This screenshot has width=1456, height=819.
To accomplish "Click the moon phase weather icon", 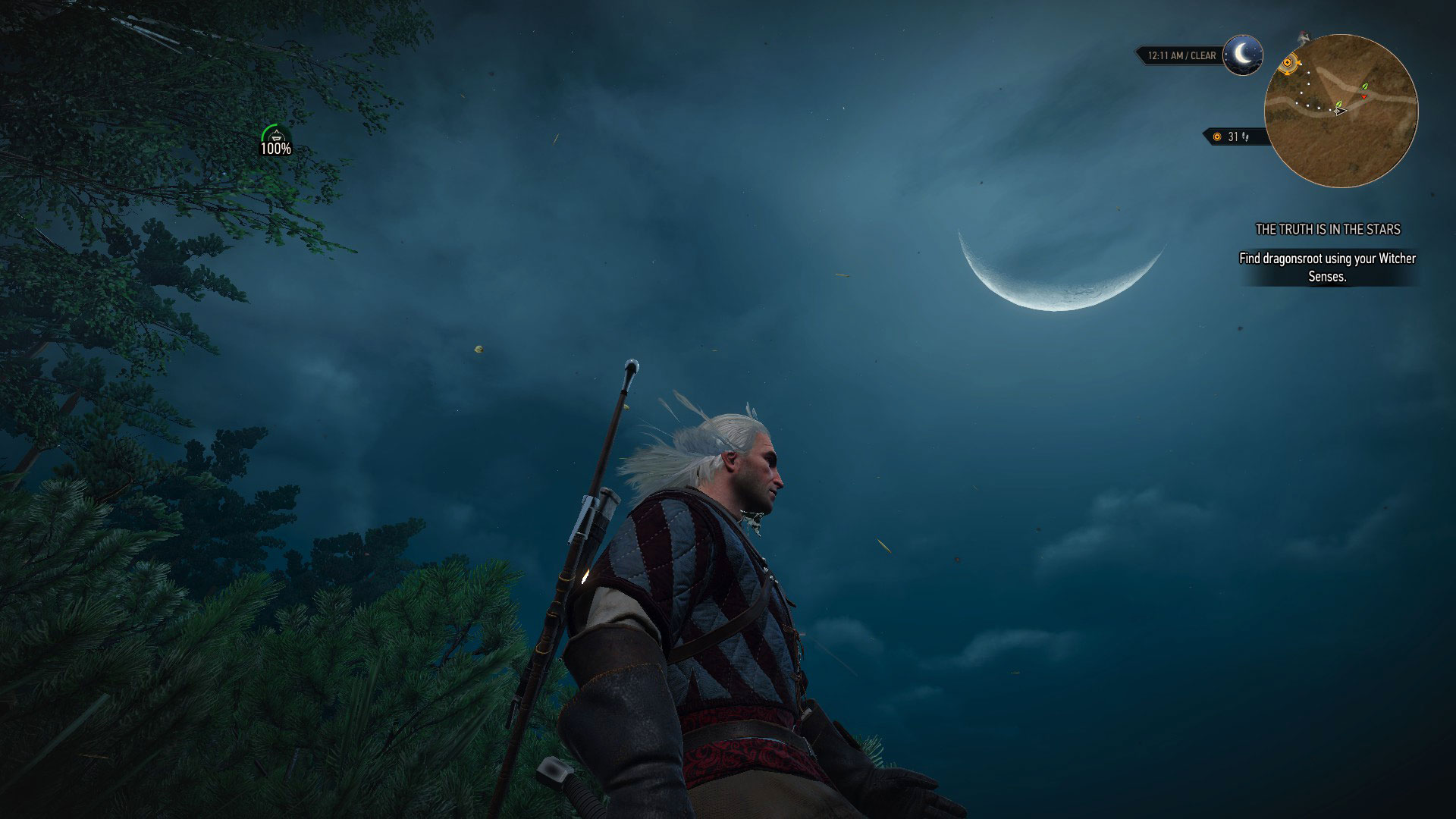I will [1242, 55].
